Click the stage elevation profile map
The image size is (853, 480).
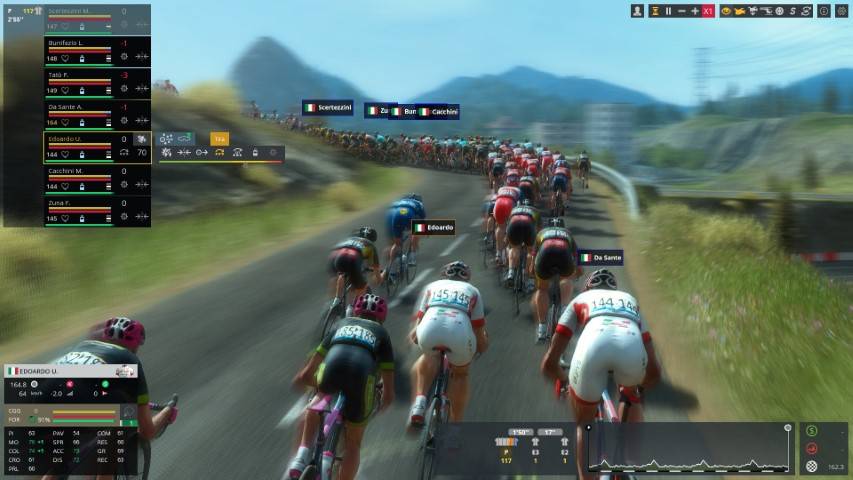point(689,449)
